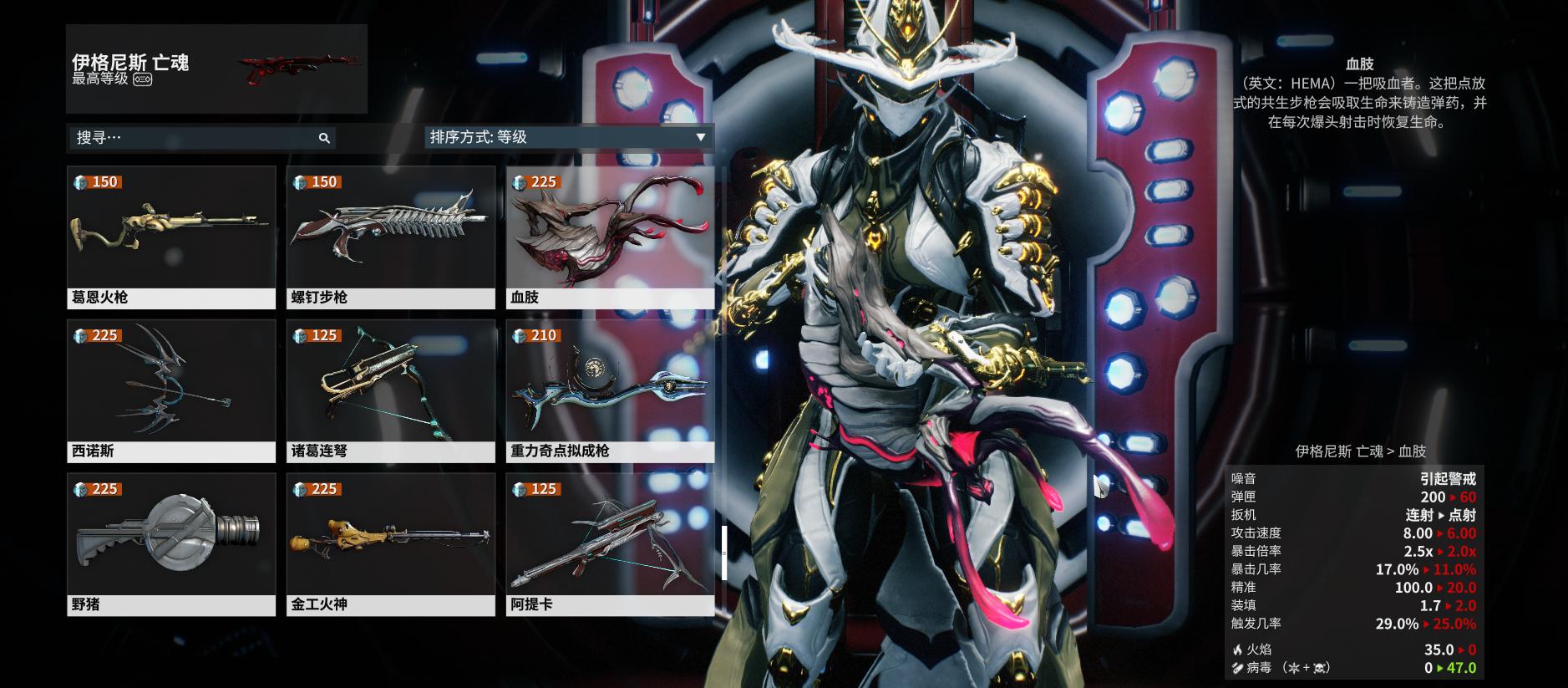Click the dropdown arrow on the sort selector
The image size is (1568, 688).
click(x=700, y=137)
